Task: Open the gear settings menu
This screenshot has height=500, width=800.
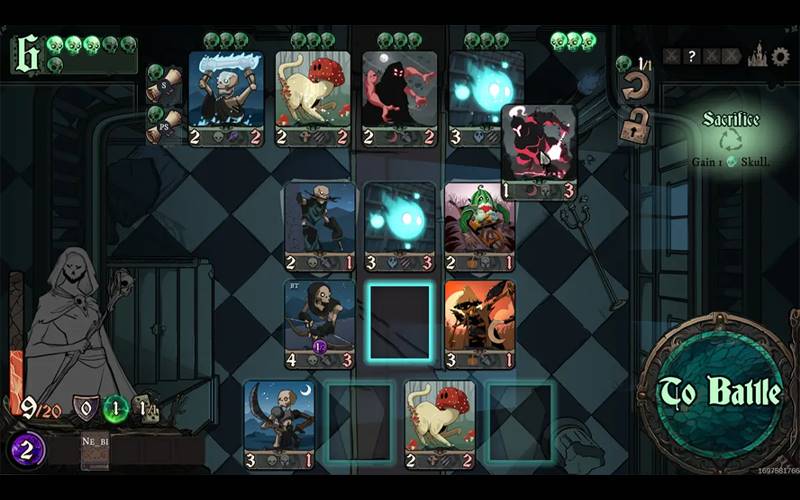Action: (780, 57)
